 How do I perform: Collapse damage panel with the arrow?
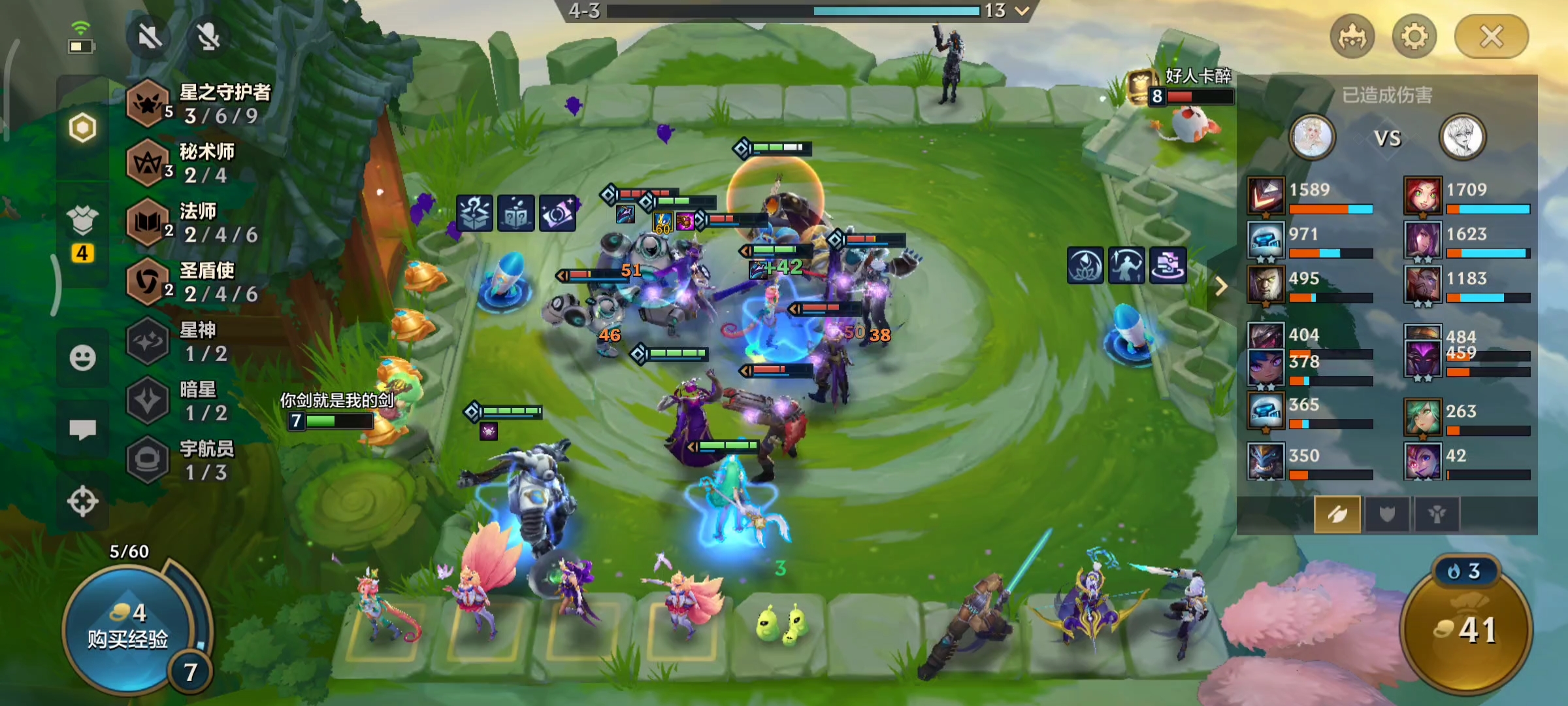point(1220,286)
